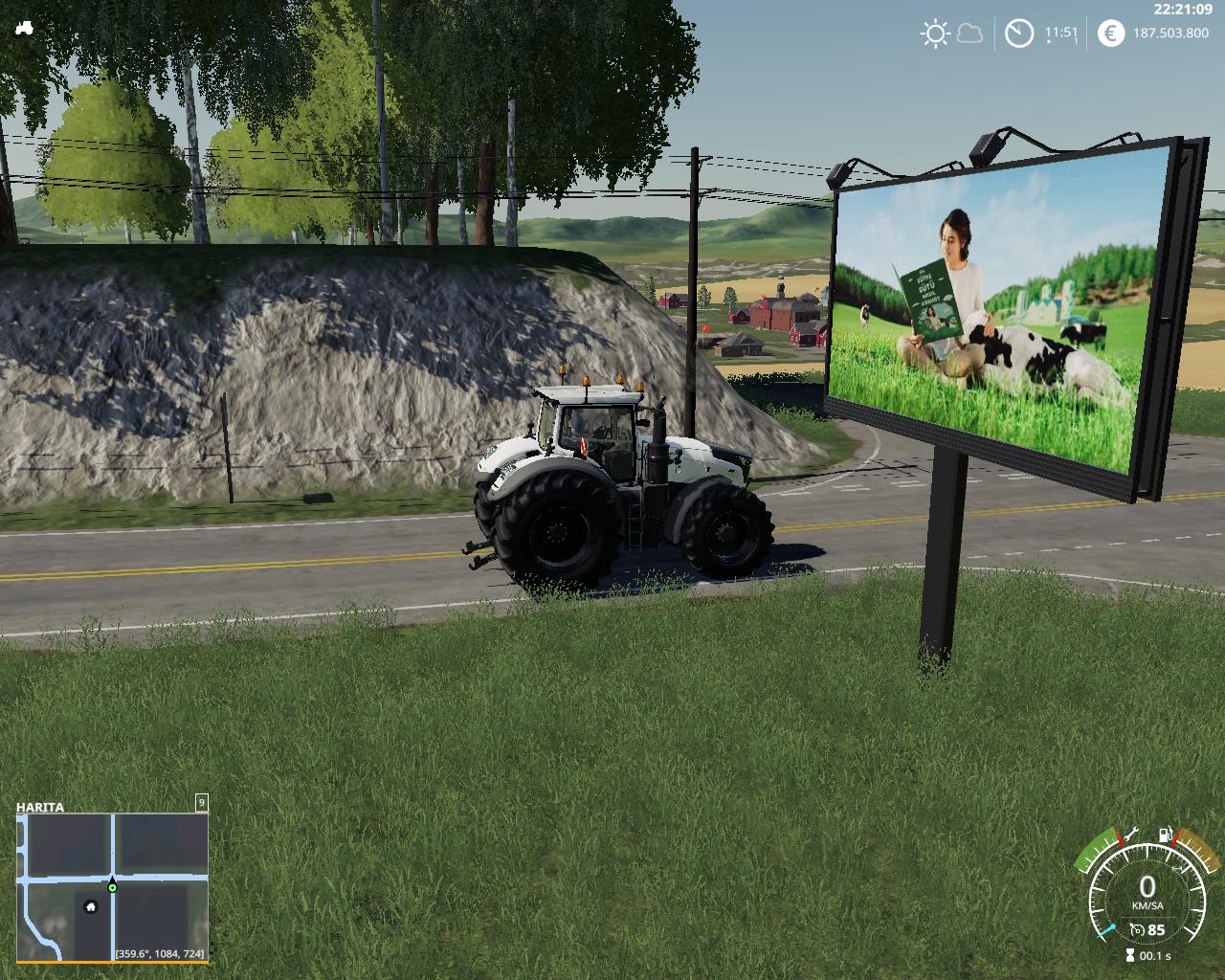Show the weather forecast sun icon
The width and height of the screenshot is (1225, 980).
pos(934,34)
